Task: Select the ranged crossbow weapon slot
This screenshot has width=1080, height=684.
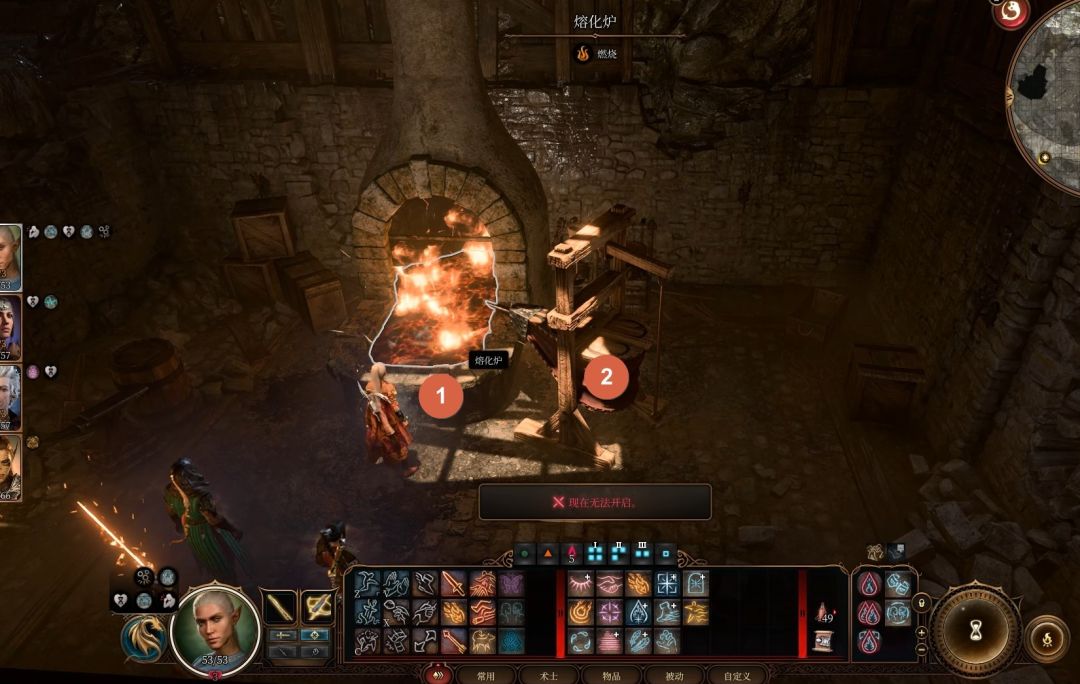Action: 318,606
